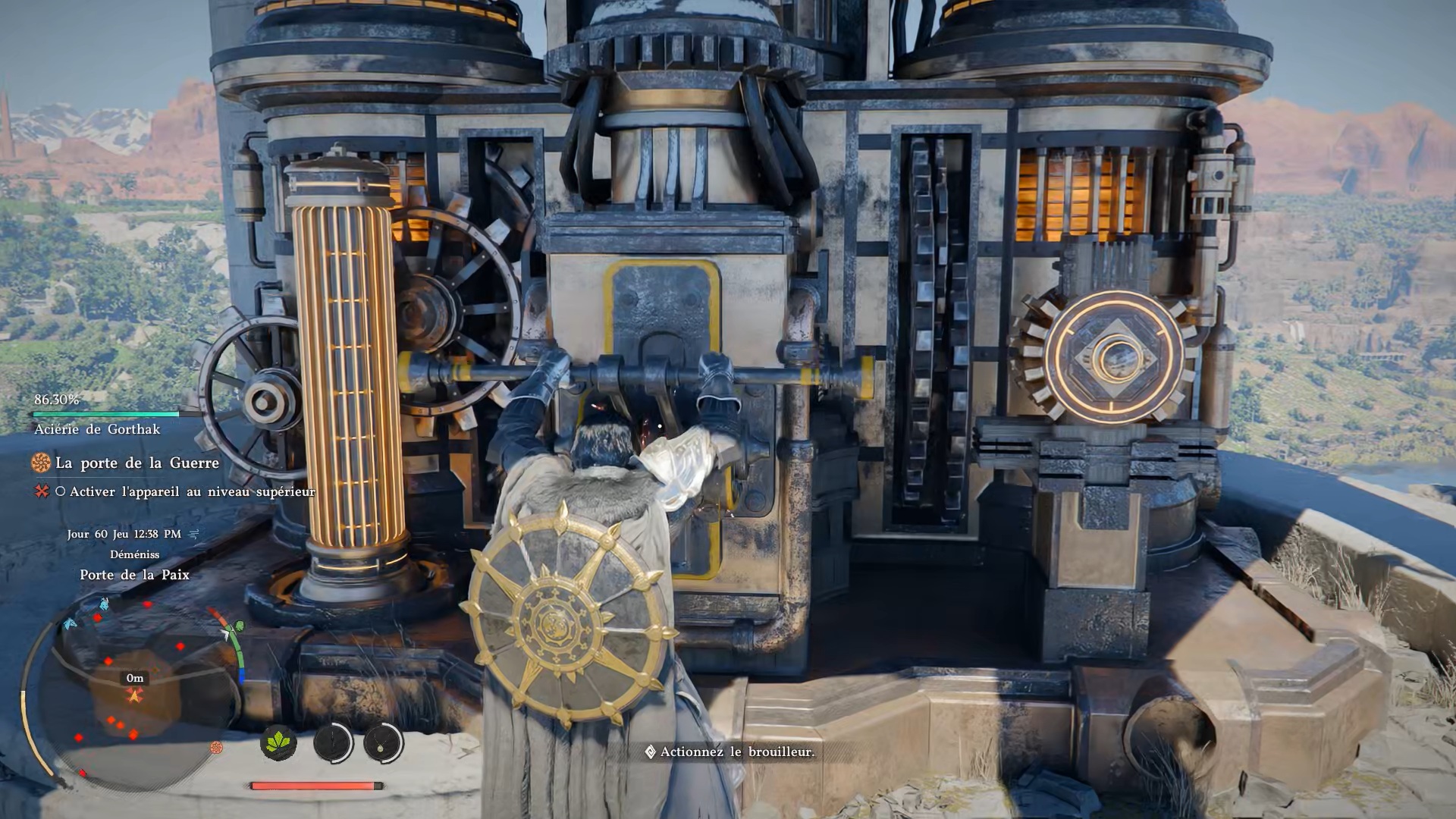Click the green leaf marker on minimap edge
This screenshot has width=1456, height=819.
[x=240, y=626]
